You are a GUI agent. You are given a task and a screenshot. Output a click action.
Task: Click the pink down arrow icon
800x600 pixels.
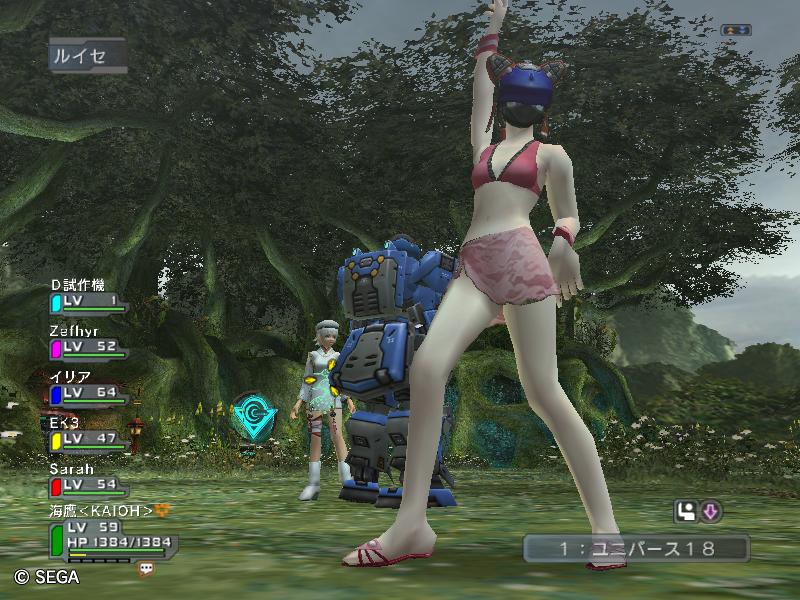(711, 512)
